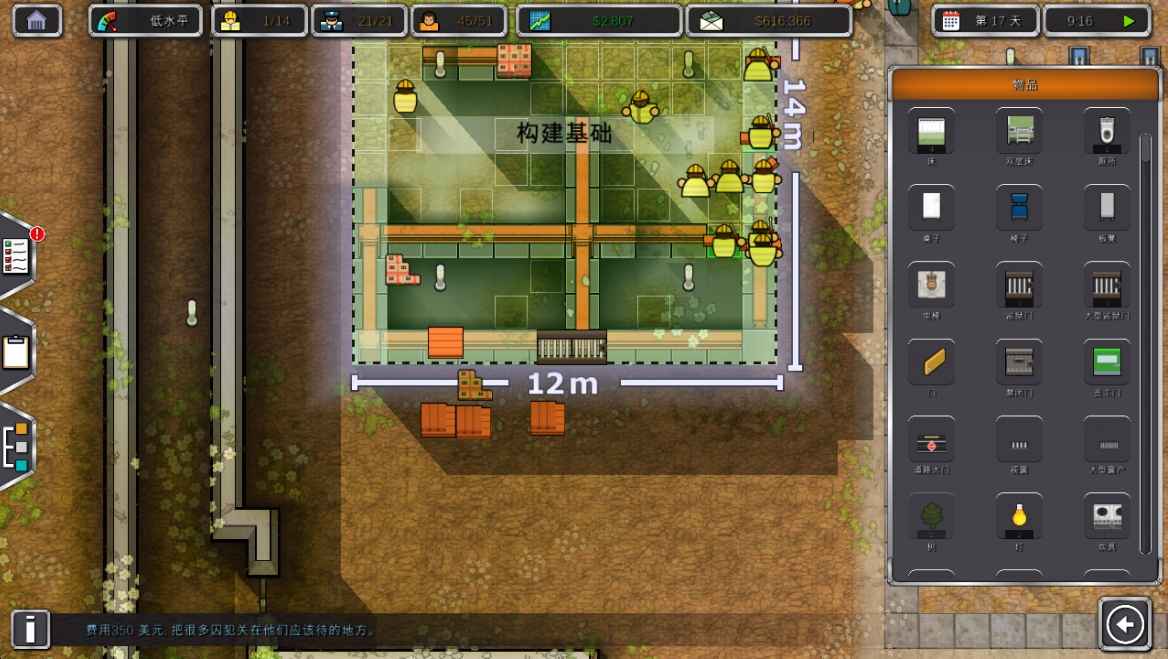This screenshot has height=659, width=1168.
Task: Open the to-do list with red alert
Action: click(x=17, y=256)
